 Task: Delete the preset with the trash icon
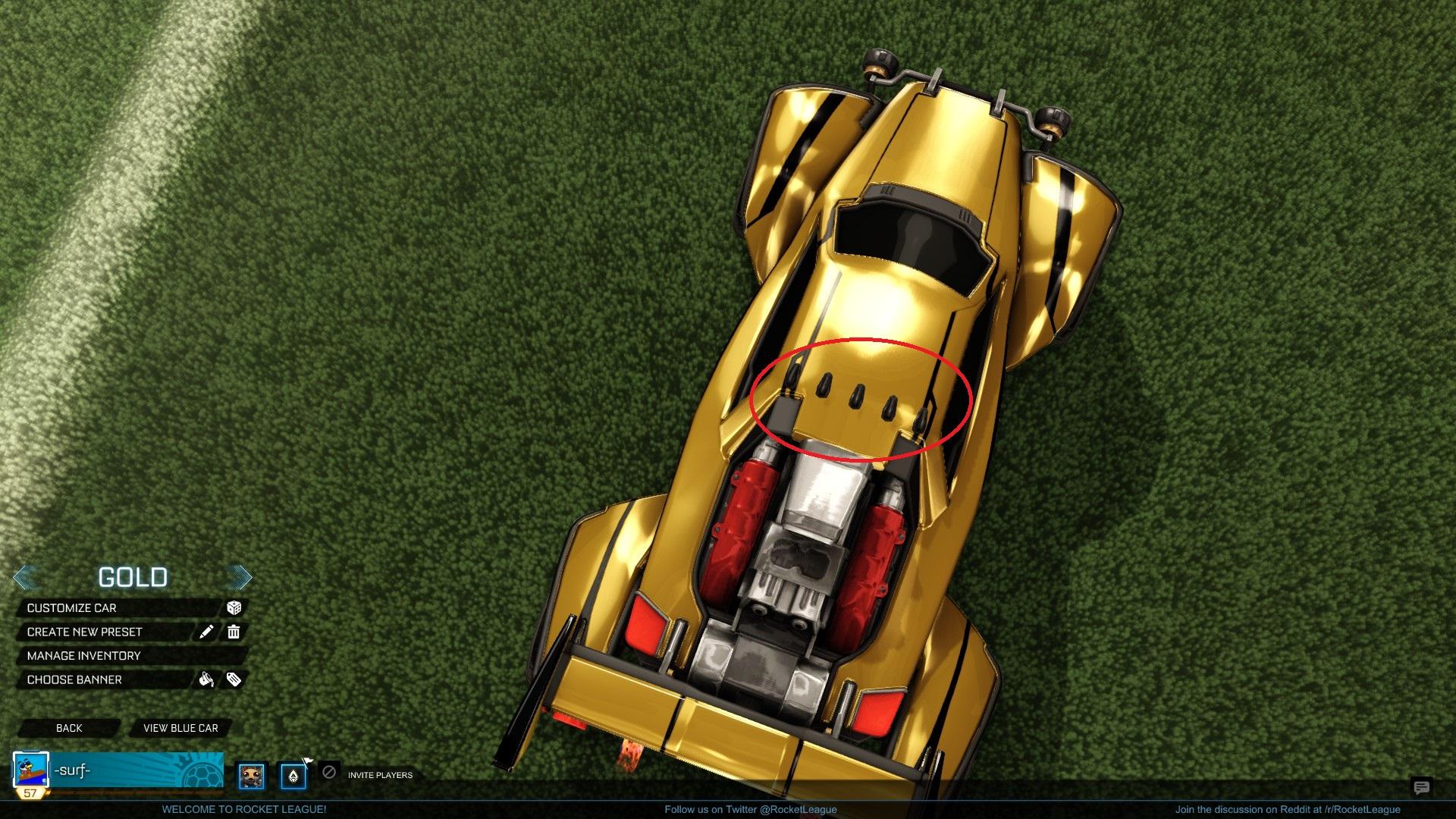click(x=234, y=632)
